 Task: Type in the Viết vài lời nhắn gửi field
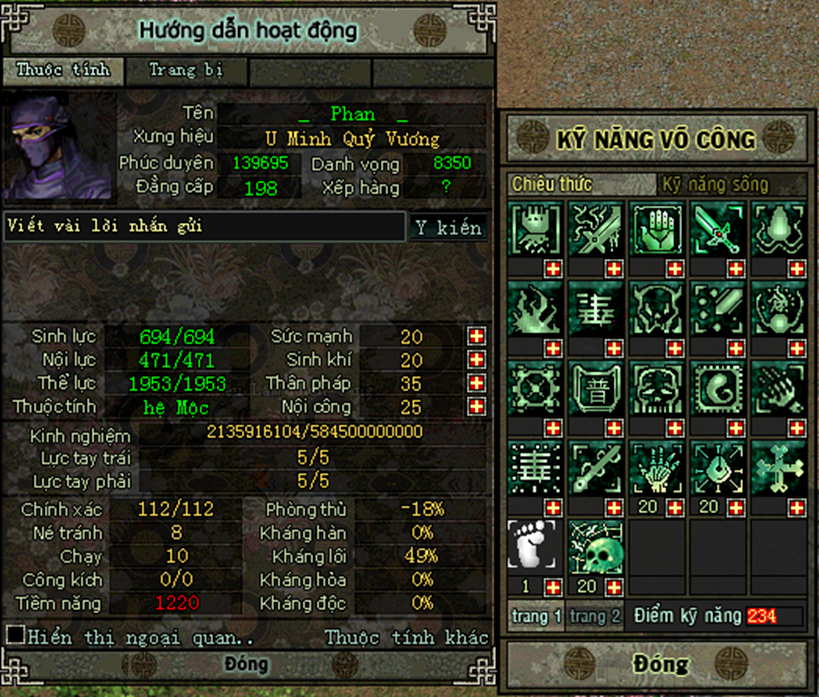pos(204,227)
